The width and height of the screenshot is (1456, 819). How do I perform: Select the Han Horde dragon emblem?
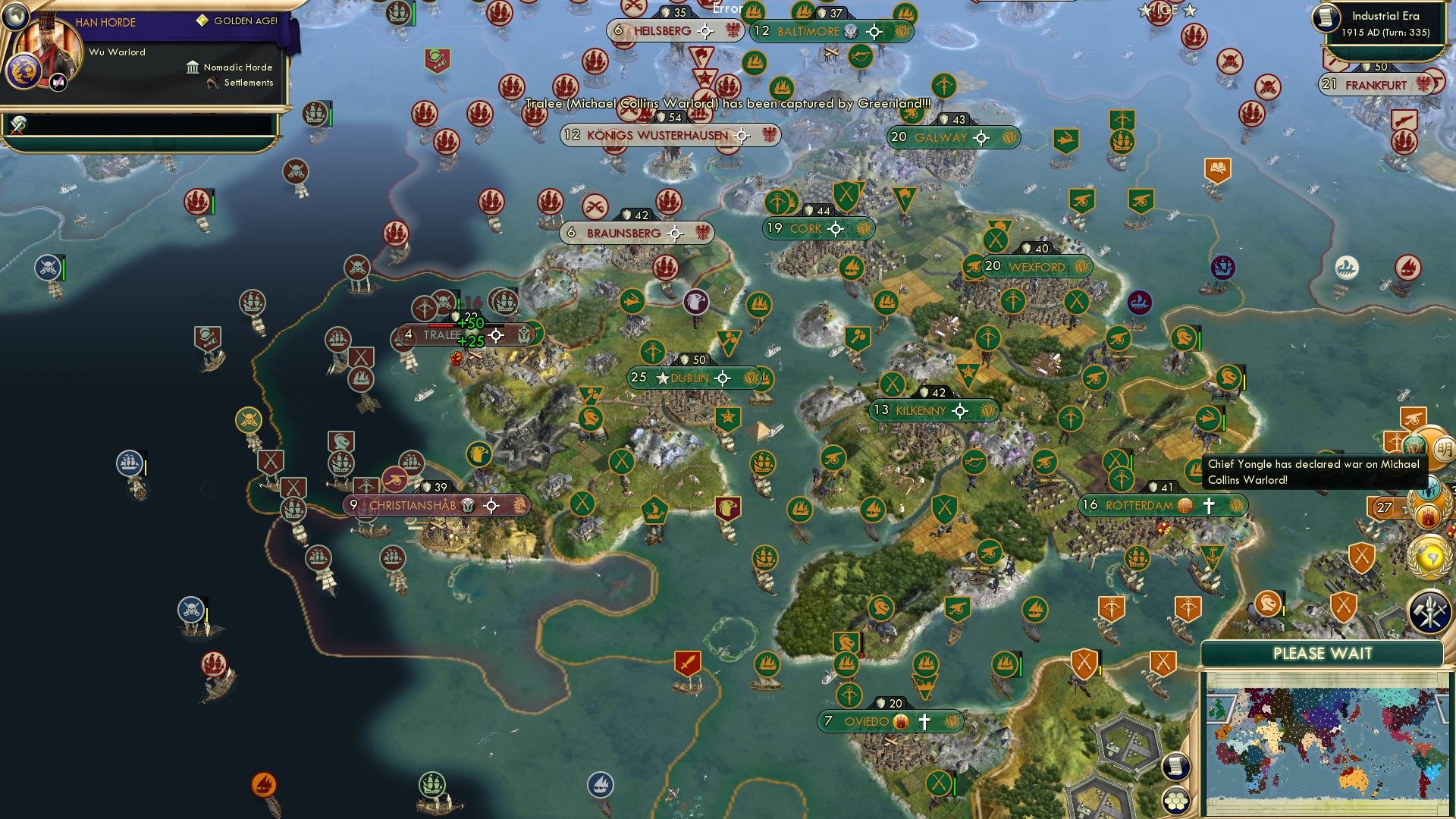tap(24, 72)
